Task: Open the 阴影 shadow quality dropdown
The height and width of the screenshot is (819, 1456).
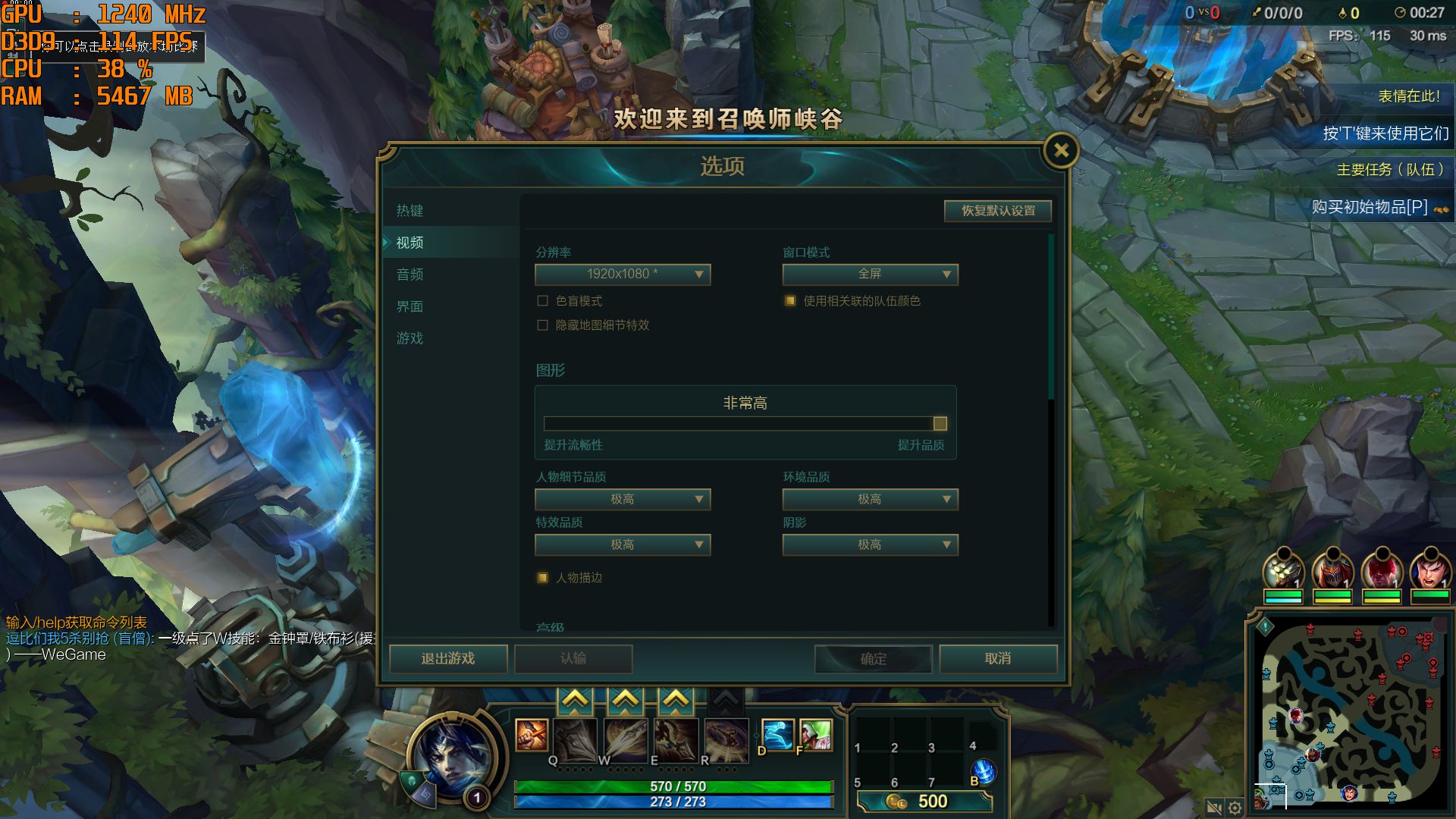Action: (871, 544)
